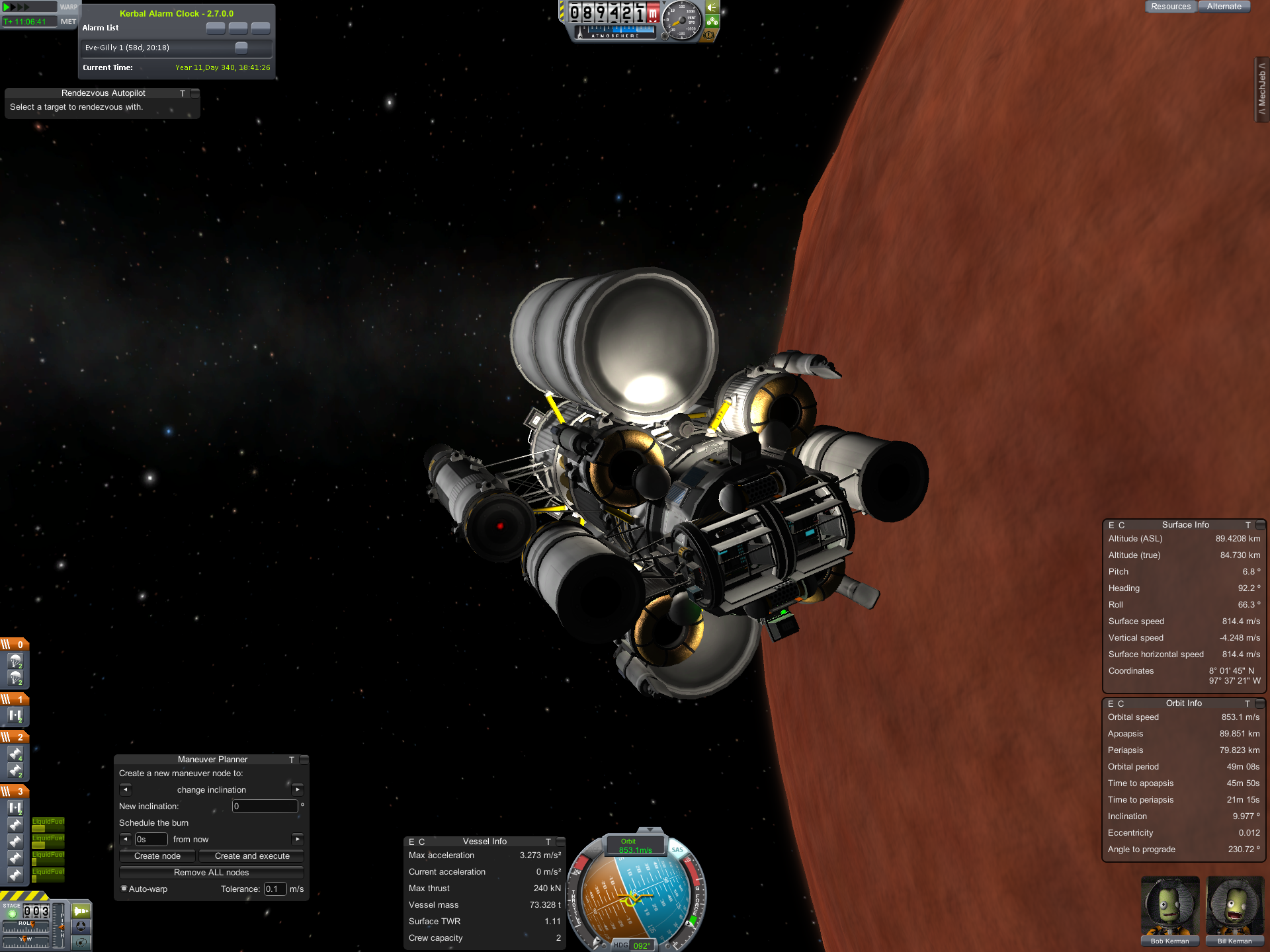Advance the burn schedule option past 'from now'
This screenshot has height=952, width=1270.
[x=298, y=839]
